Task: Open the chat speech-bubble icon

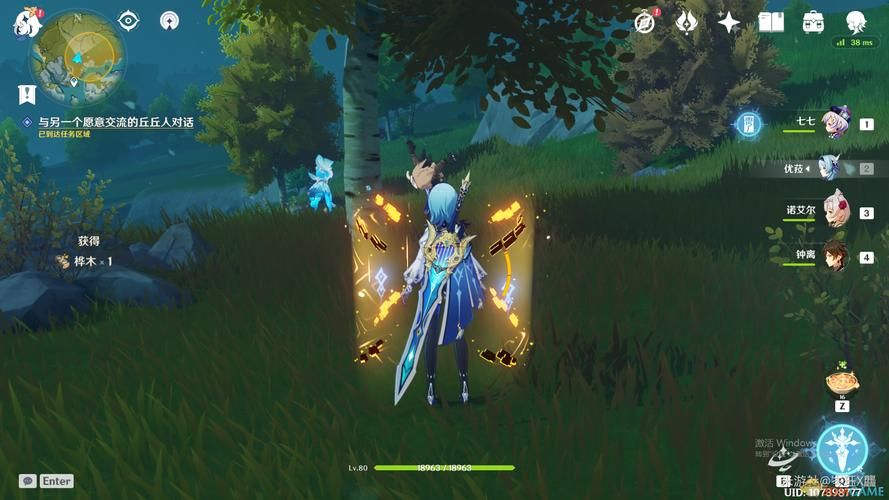Action: (28, 481)
